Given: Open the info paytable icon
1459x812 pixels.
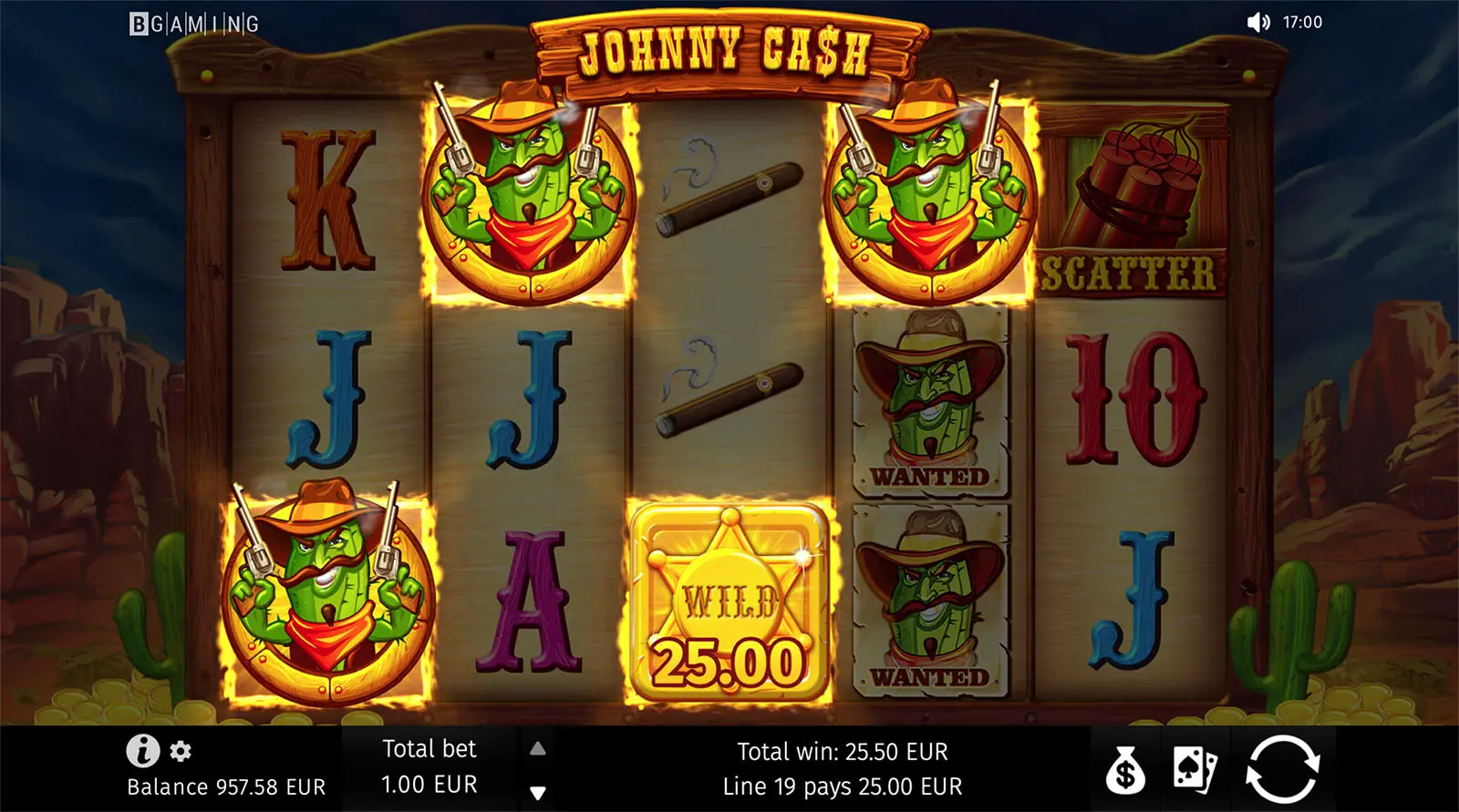Looking at the screenshot, I should tap(142, 751).
